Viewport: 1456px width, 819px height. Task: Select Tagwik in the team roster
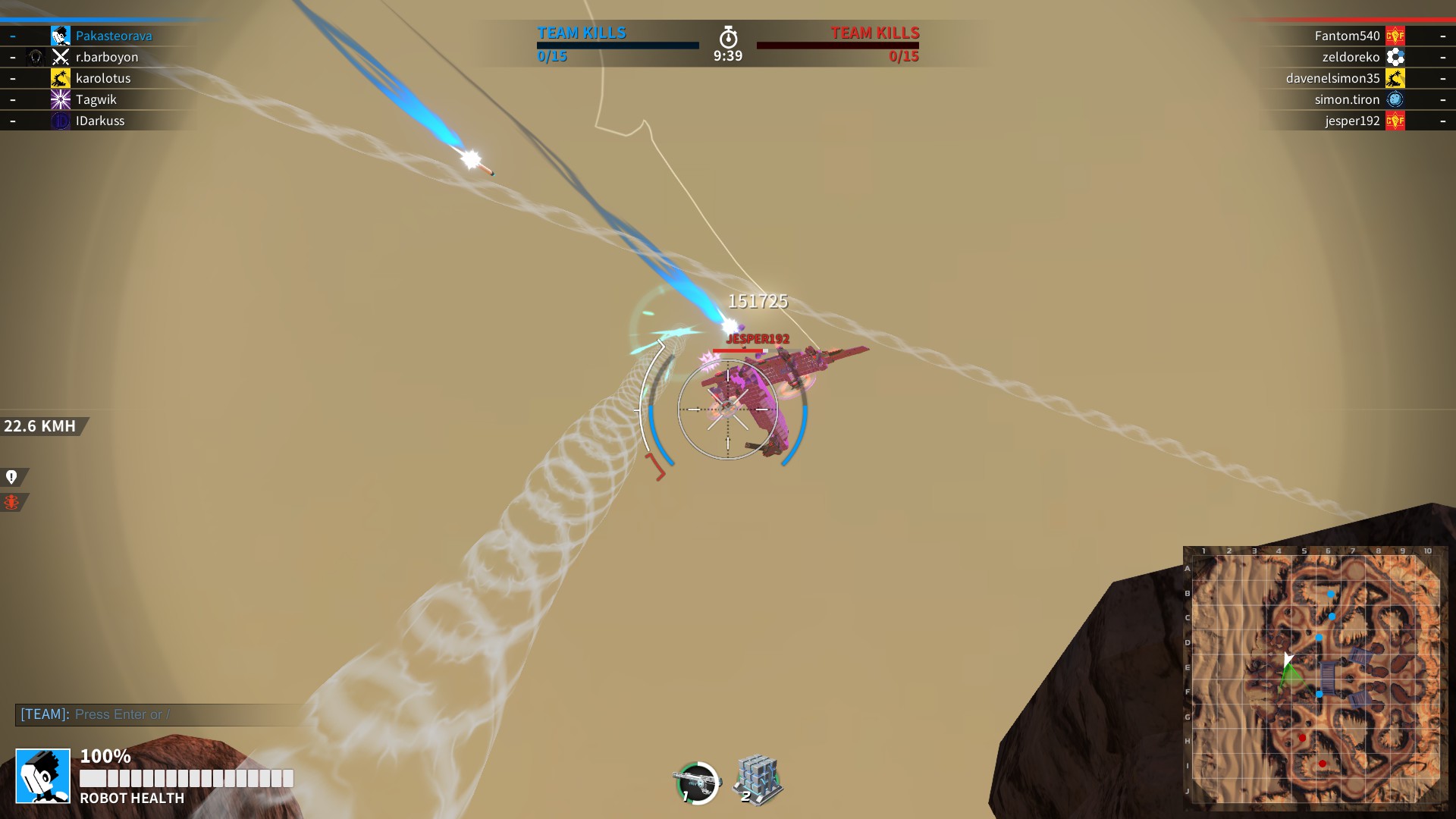coord(96,99)
